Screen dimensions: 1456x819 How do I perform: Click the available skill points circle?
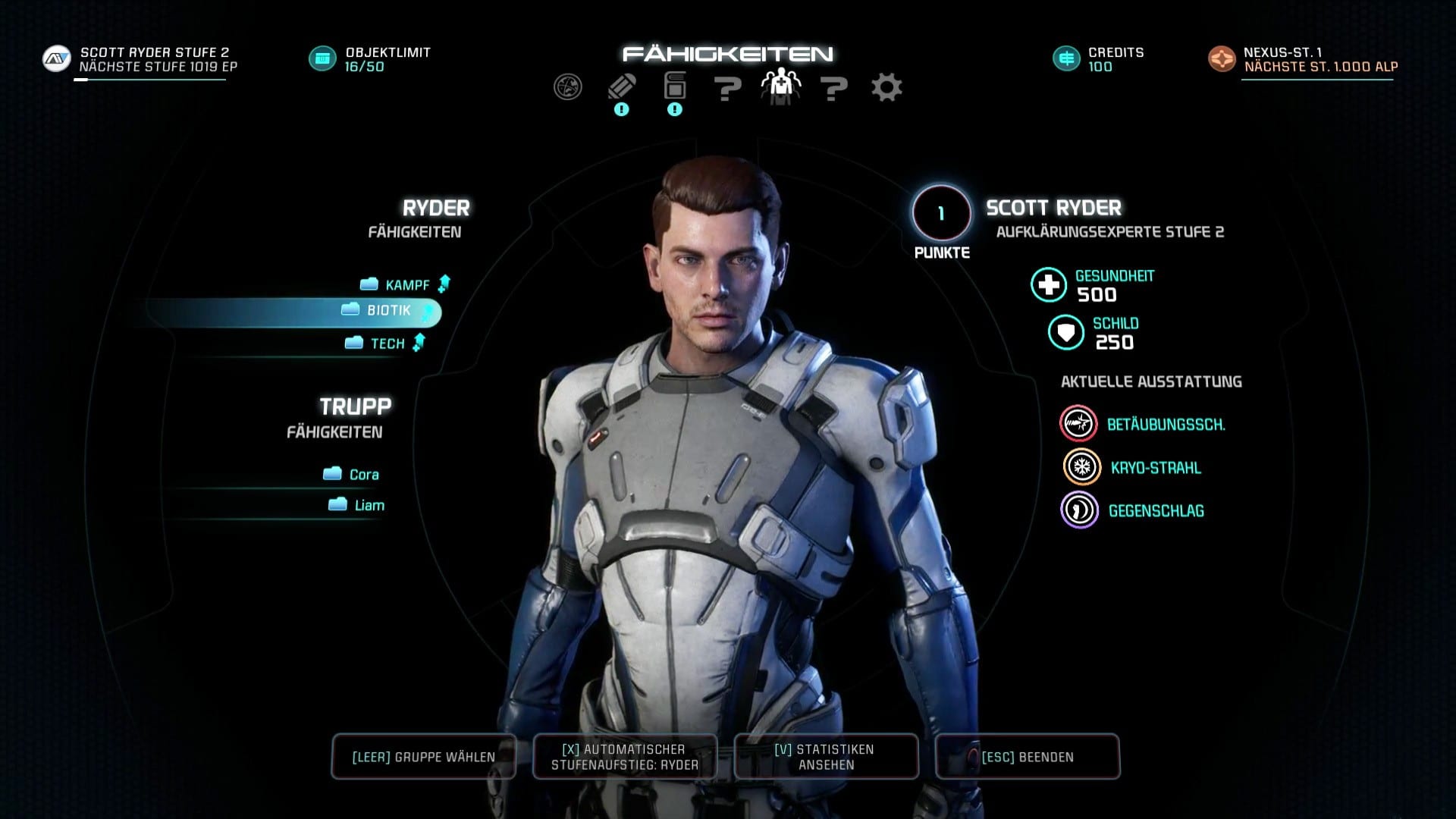click(941, 214)
